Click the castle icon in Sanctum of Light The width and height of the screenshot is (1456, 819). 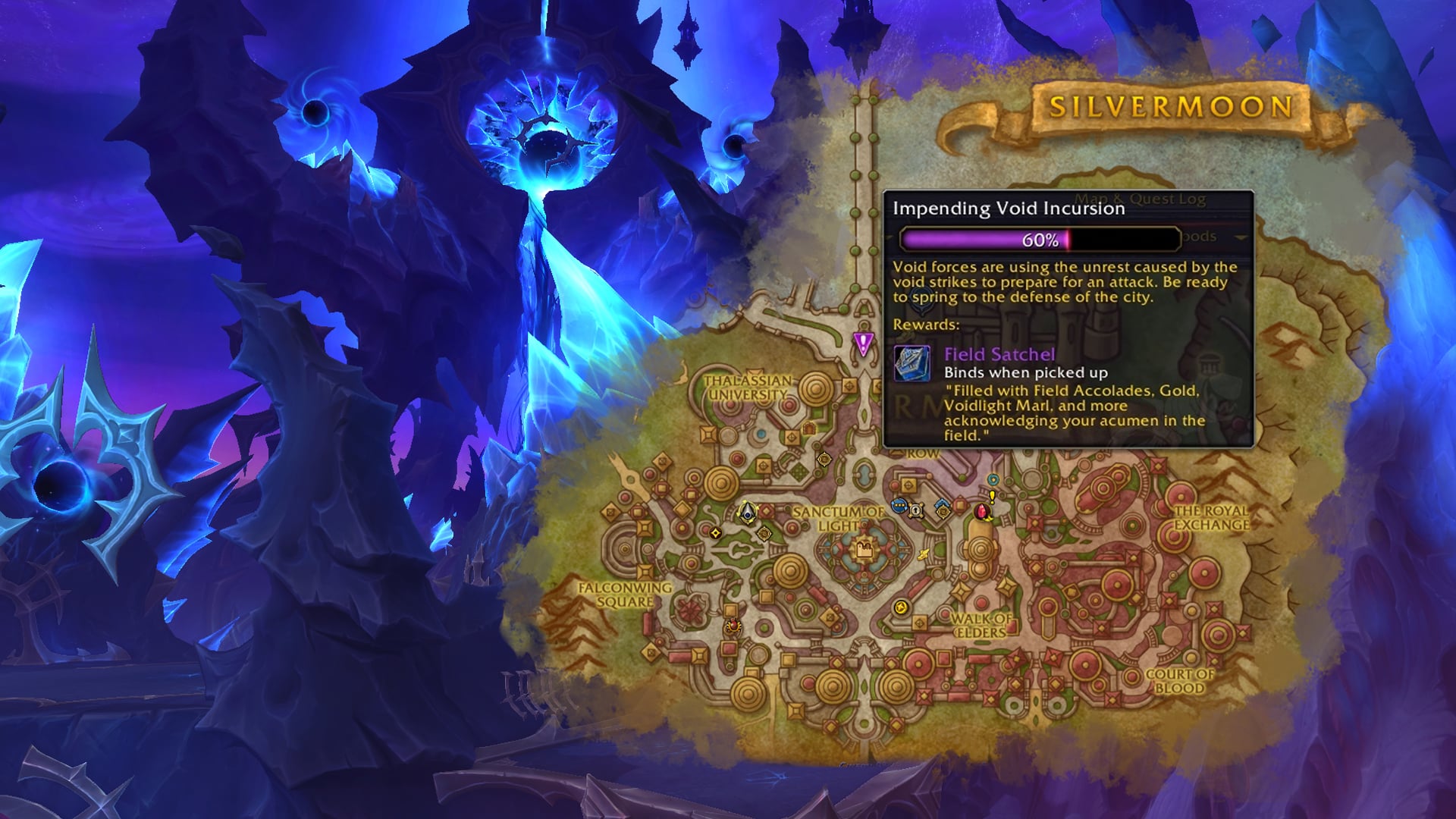point(863,548)
